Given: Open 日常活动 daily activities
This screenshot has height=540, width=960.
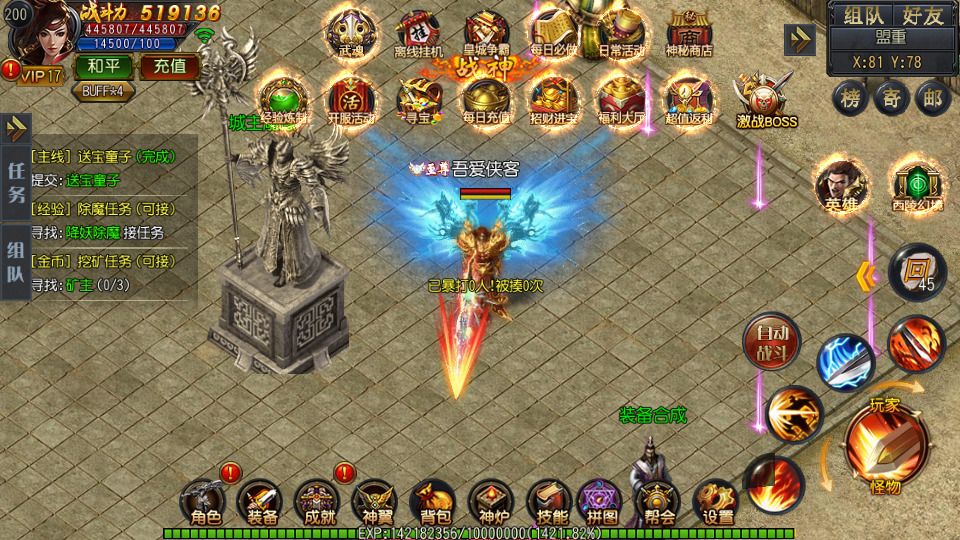Looking at the screenshot, I should 622,33.
